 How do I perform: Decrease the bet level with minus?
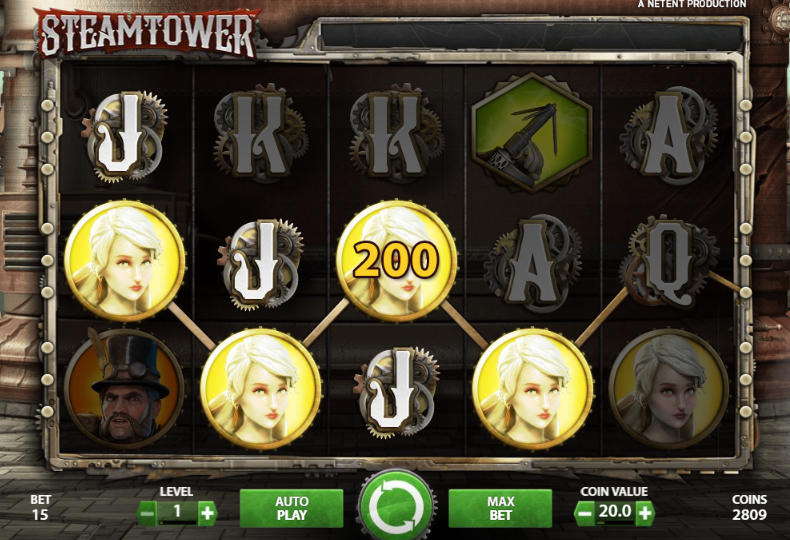point(147,514)
